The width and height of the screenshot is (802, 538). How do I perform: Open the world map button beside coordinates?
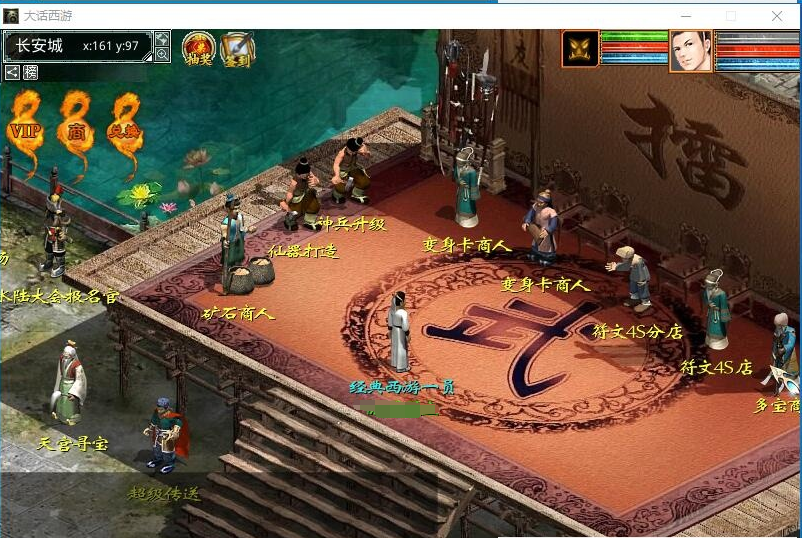pyautogui.click(x=162, y=39)
